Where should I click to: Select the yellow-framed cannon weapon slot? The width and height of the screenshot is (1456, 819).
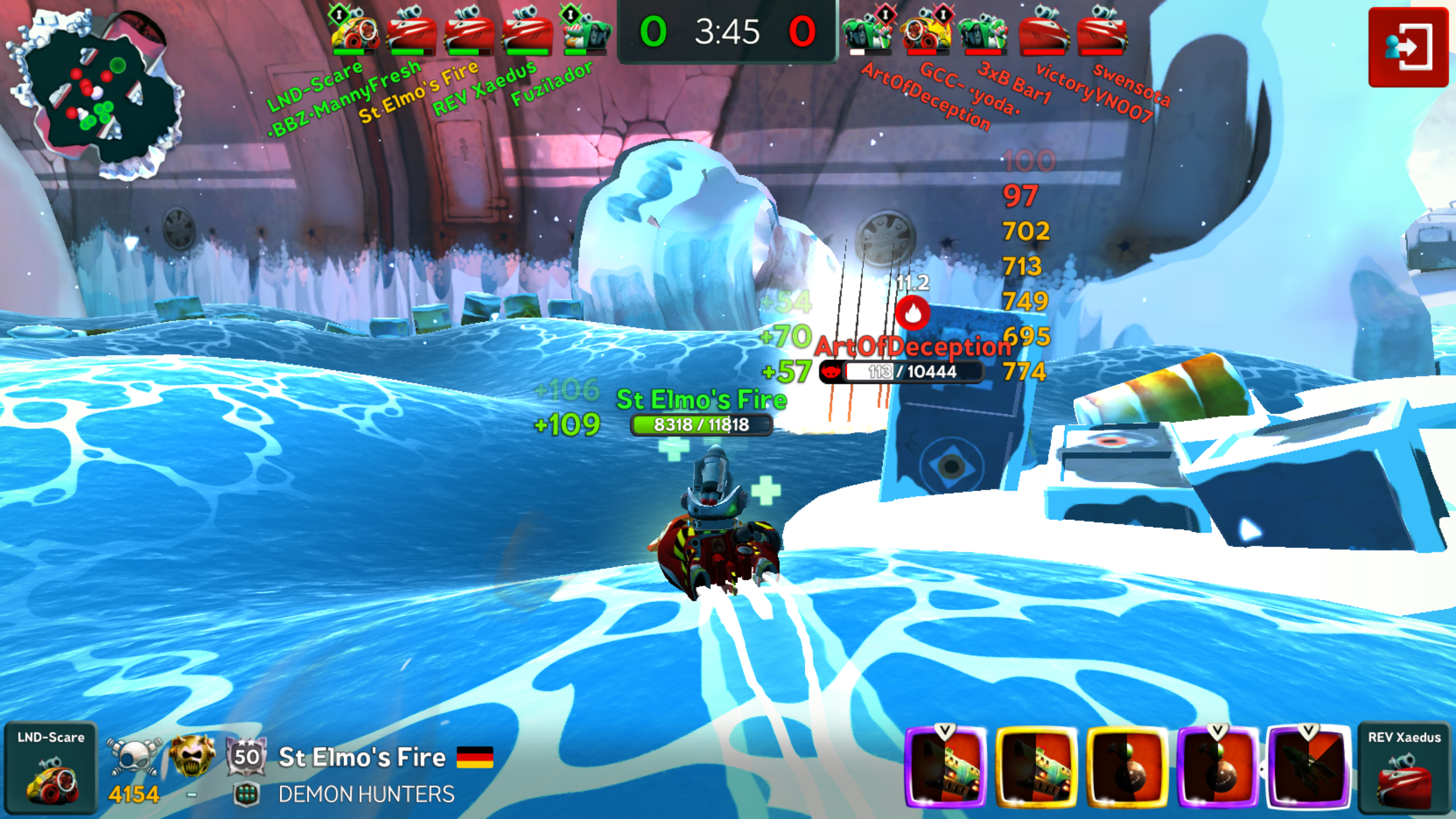(1036, 767)
